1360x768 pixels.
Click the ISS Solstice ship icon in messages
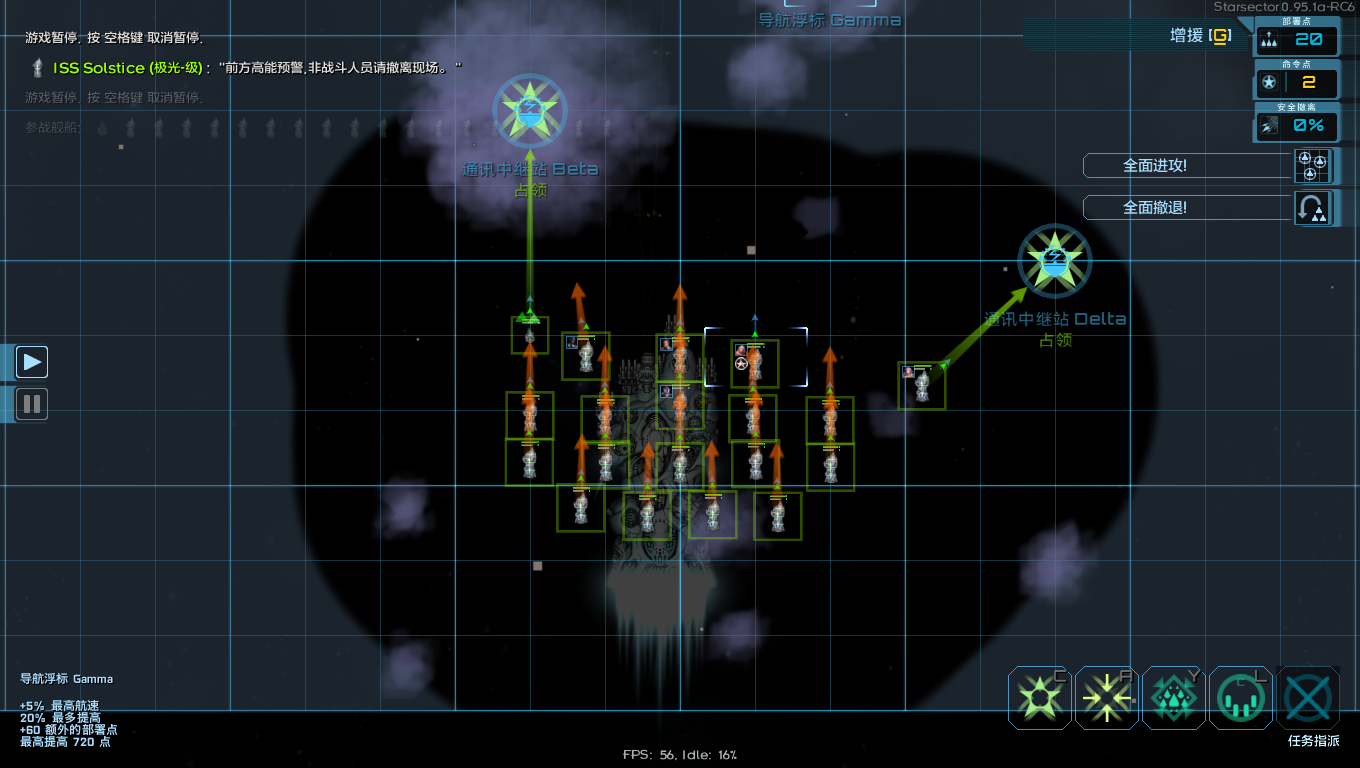[37, 68]
